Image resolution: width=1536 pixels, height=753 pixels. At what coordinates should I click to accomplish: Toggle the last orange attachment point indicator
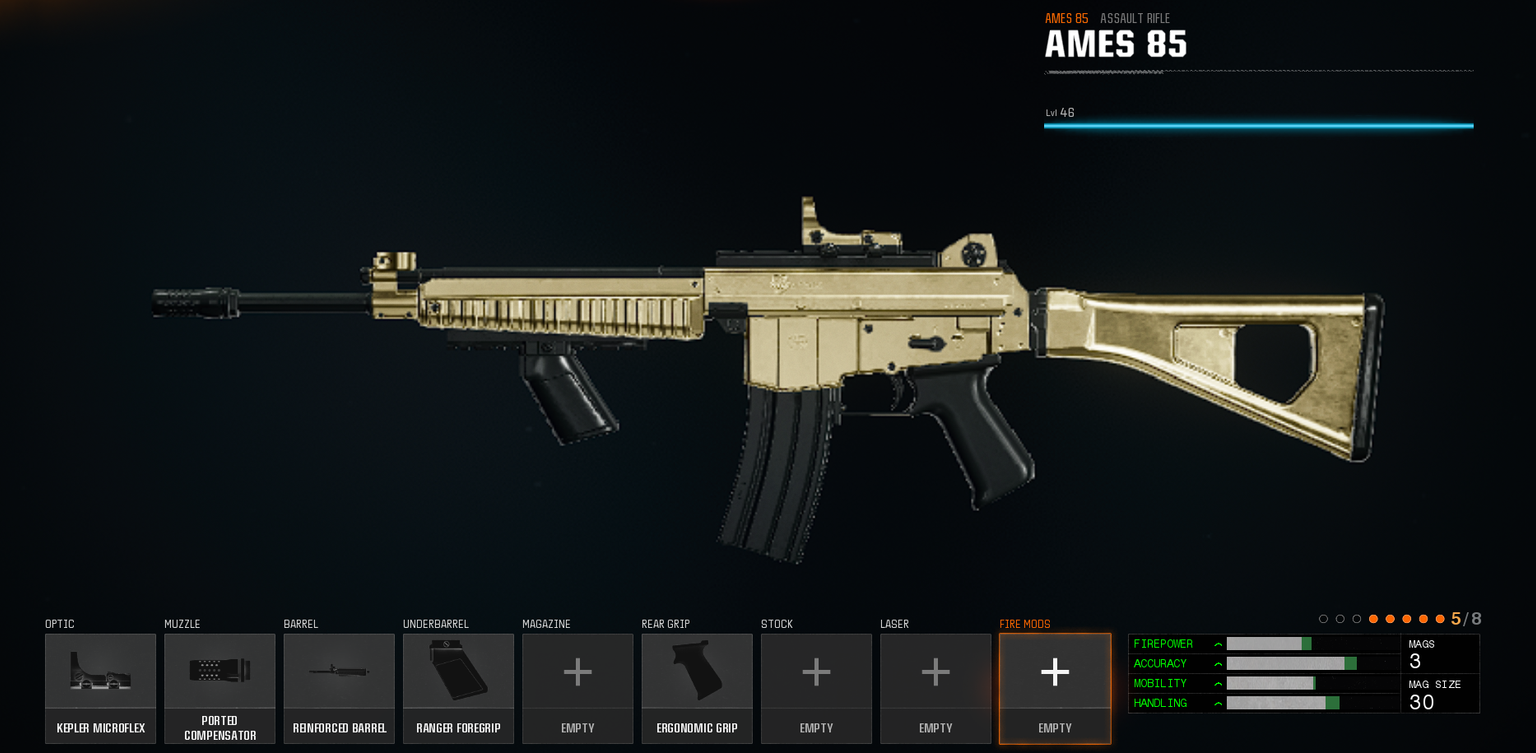click(x=1440, y=618)
